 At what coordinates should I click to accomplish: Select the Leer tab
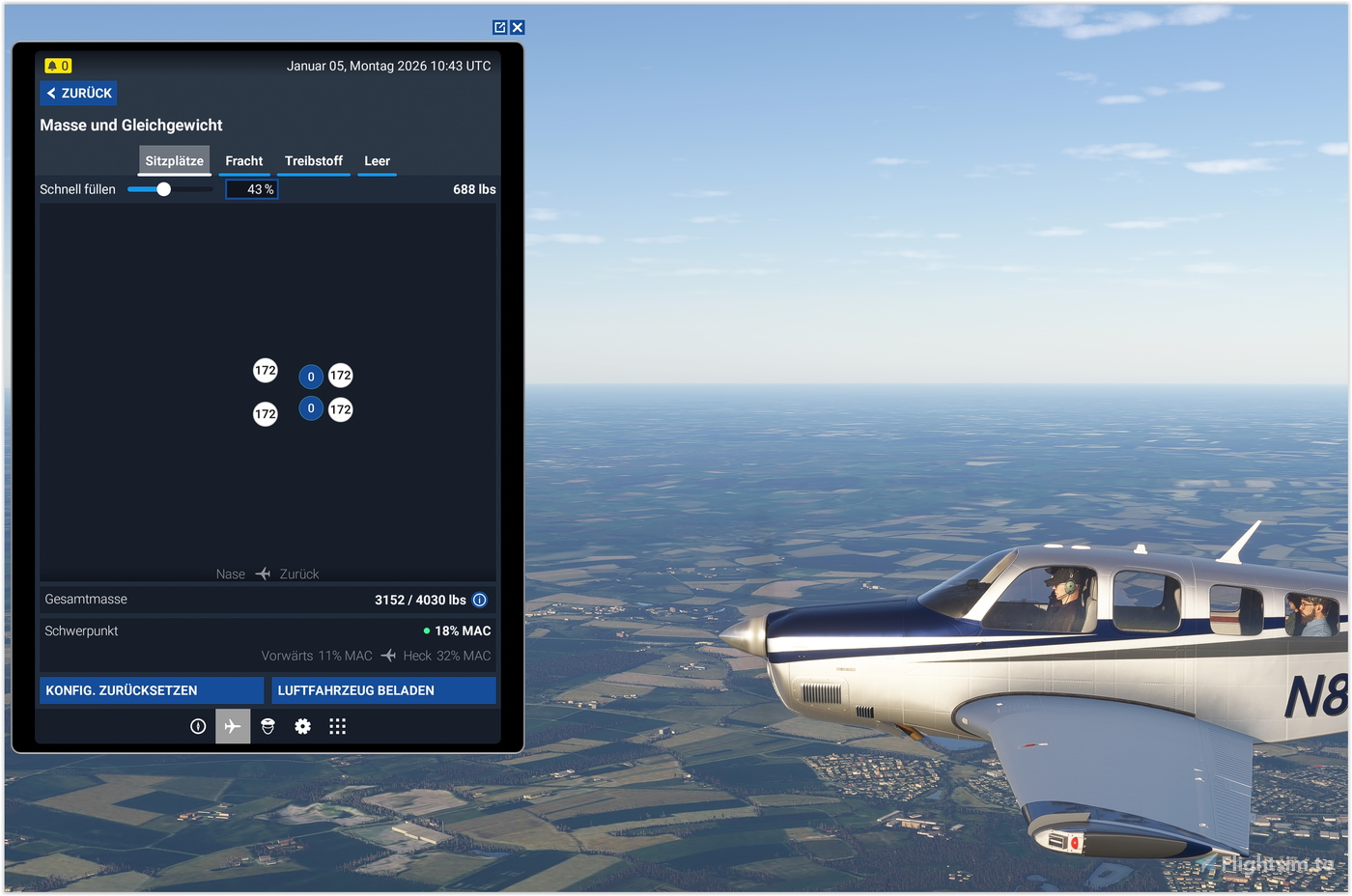coord(377,161)
